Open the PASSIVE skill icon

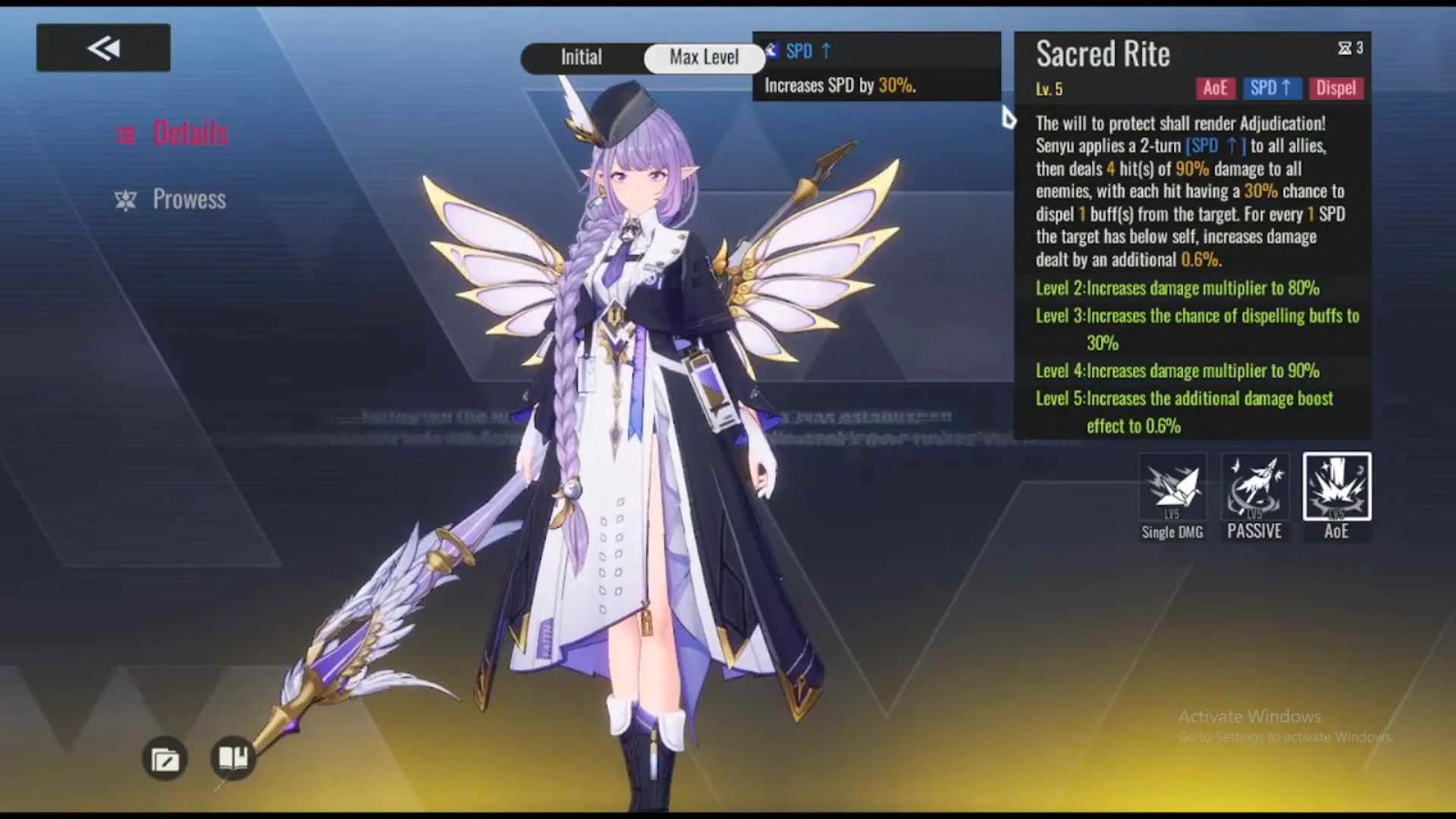1254,487
